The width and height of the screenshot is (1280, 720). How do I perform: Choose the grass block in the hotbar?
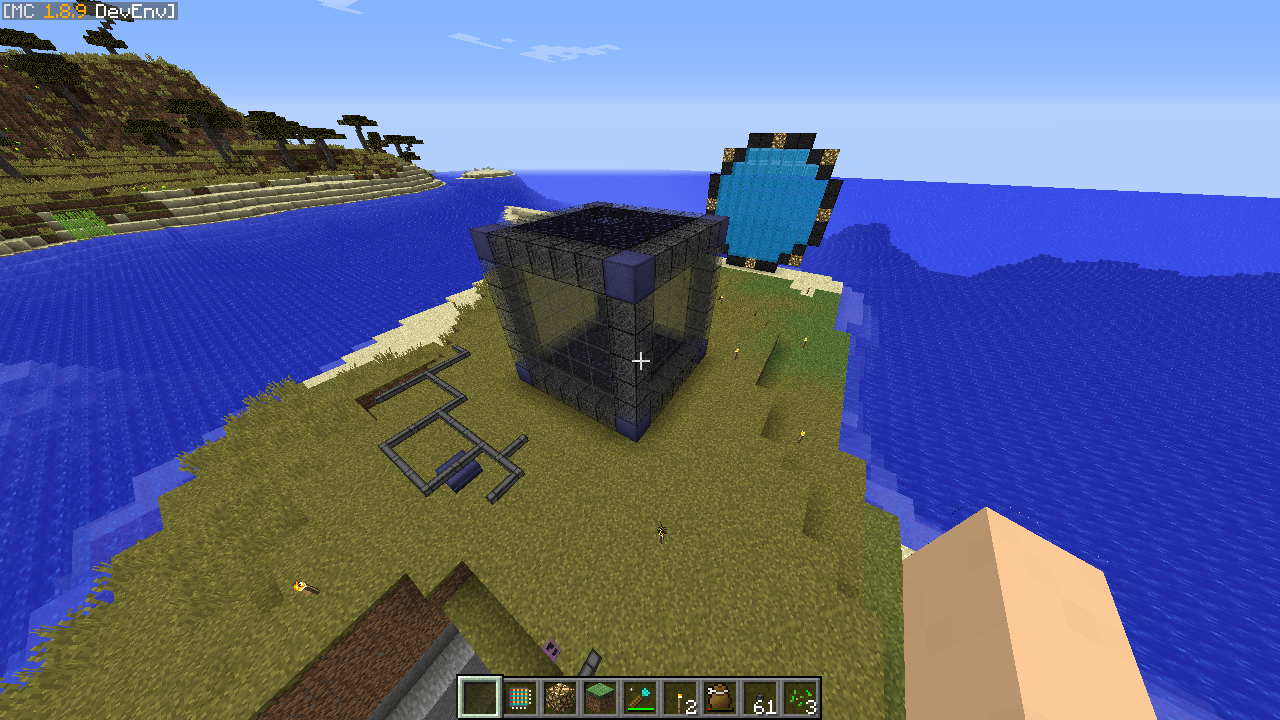click(x=600, y=697)
